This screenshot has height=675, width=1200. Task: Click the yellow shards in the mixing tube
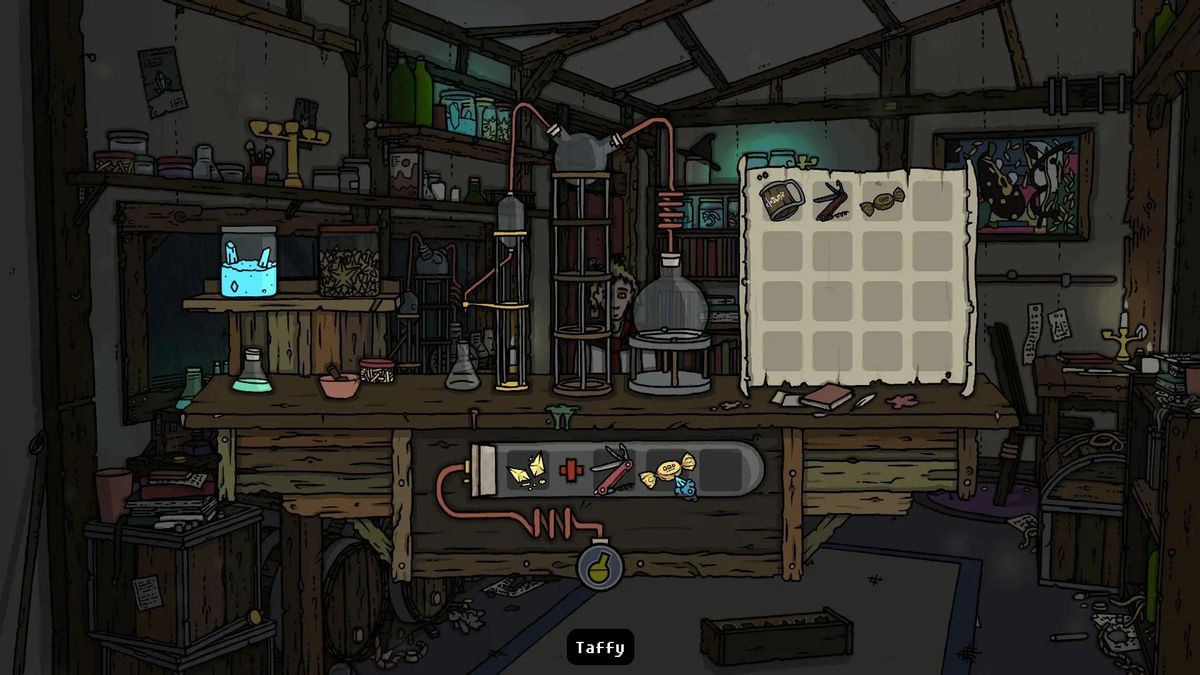click(526, 470)
